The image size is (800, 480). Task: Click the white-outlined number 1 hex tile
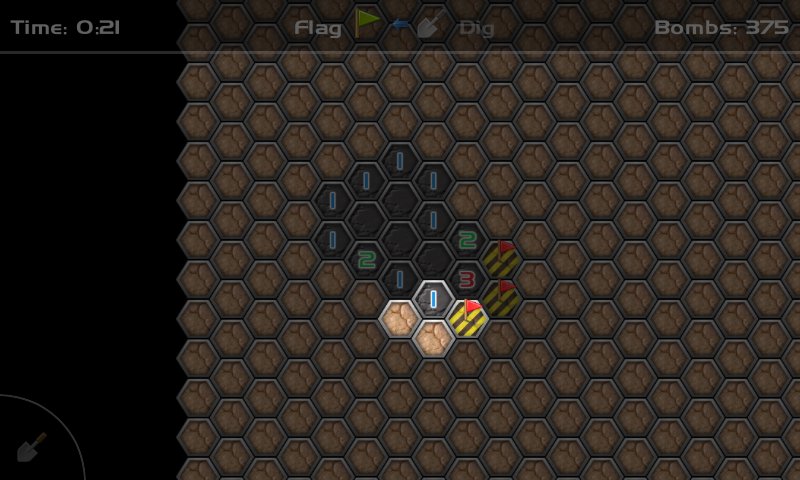[433, 299]
